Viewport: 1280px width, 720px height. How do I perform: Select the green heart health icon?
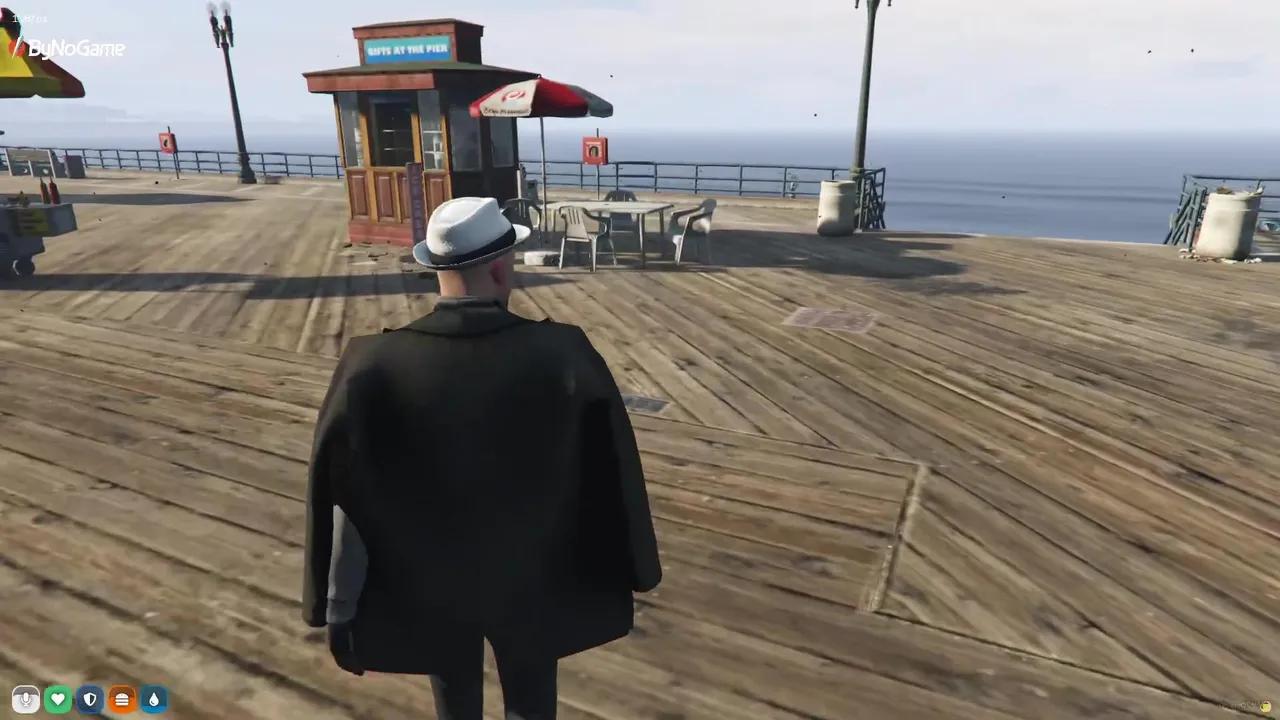[x=58, y=699]
